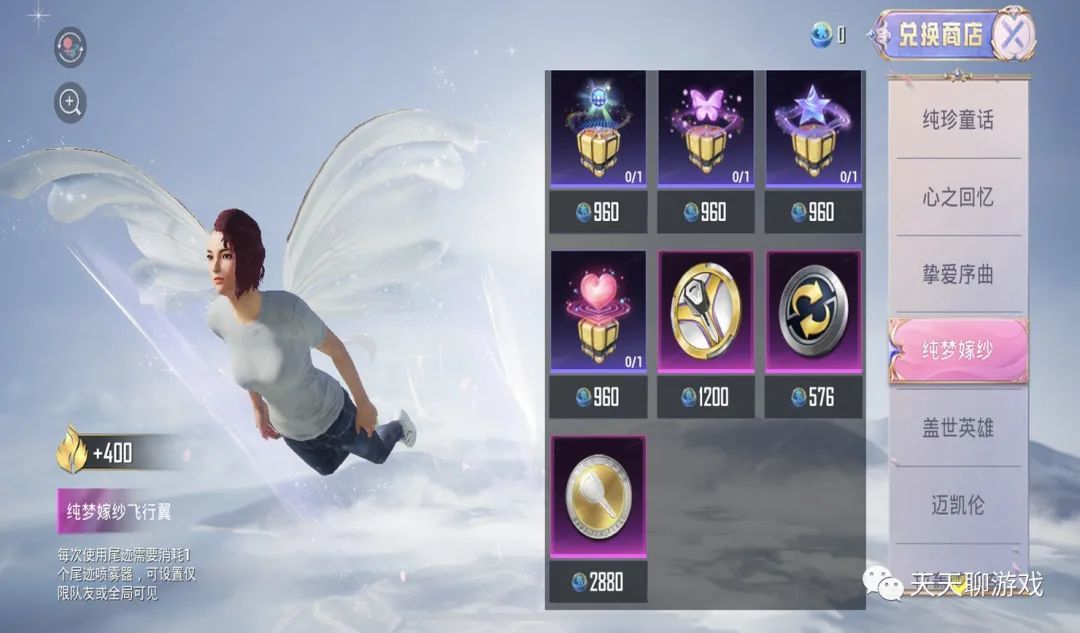Switch to the 迈凯伦 tab
This screenshot has width=1080, height=633.
point(958,505)
